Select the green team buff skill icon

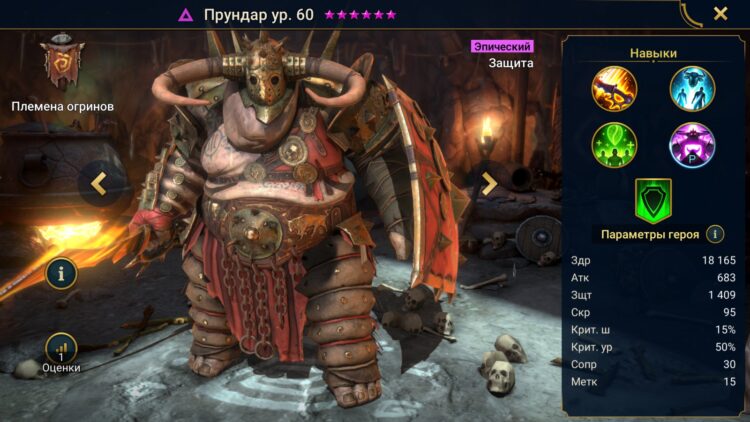point(614,144)
